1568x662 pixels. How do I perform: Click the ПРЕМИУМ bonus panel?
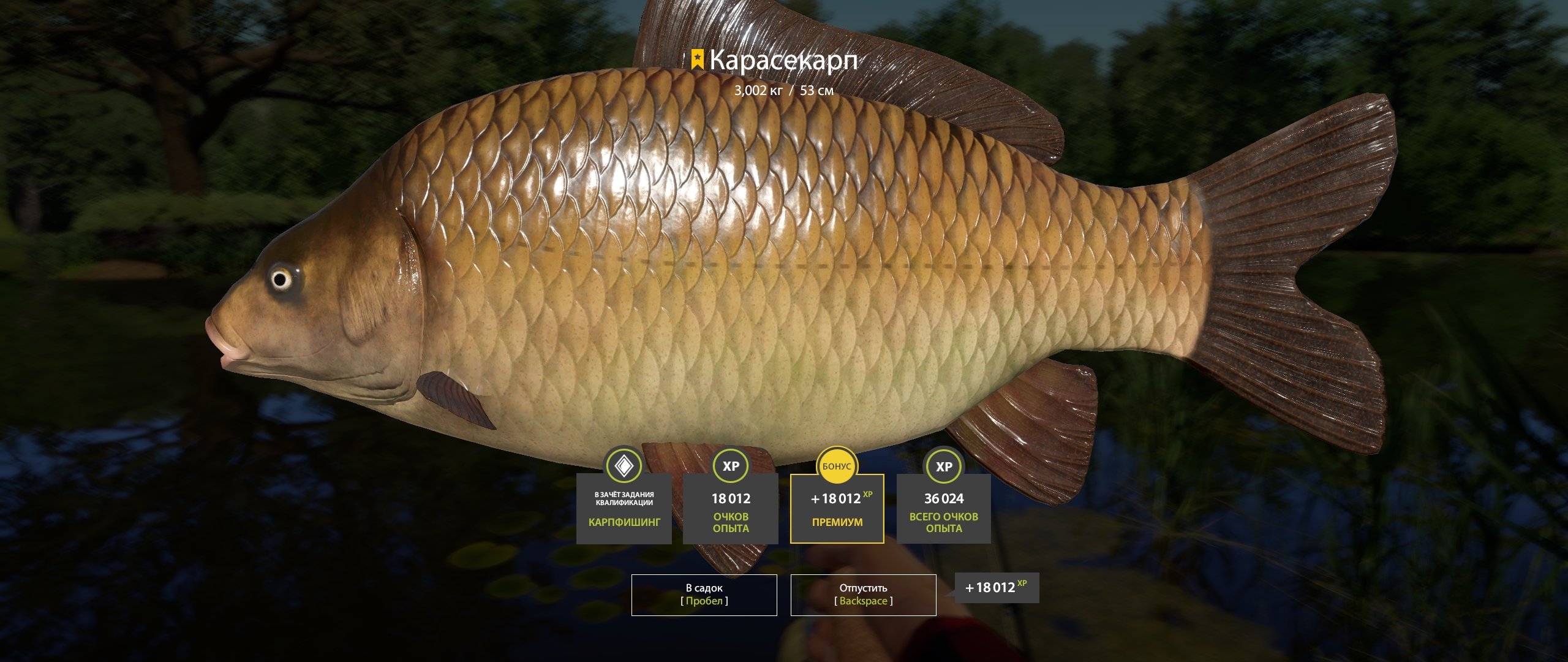837,522
